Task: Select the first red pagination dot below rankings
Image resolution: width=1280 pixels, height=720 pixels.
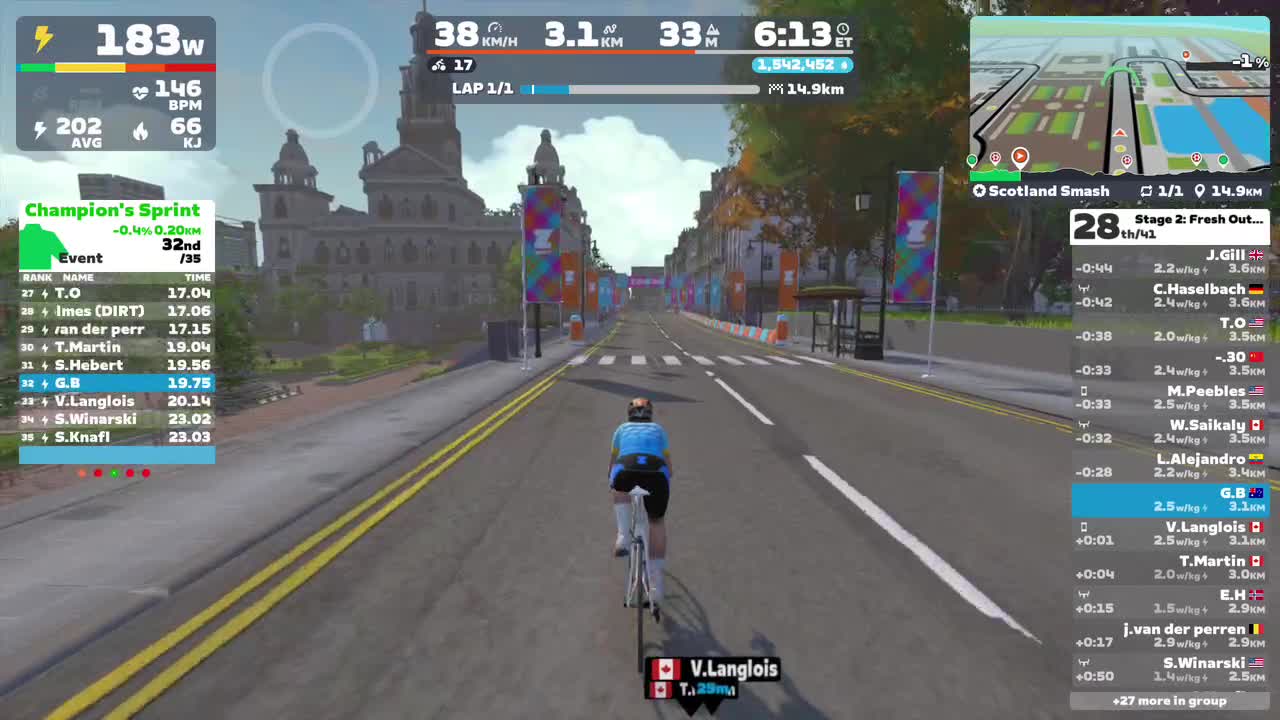Action: pos(98,473)
